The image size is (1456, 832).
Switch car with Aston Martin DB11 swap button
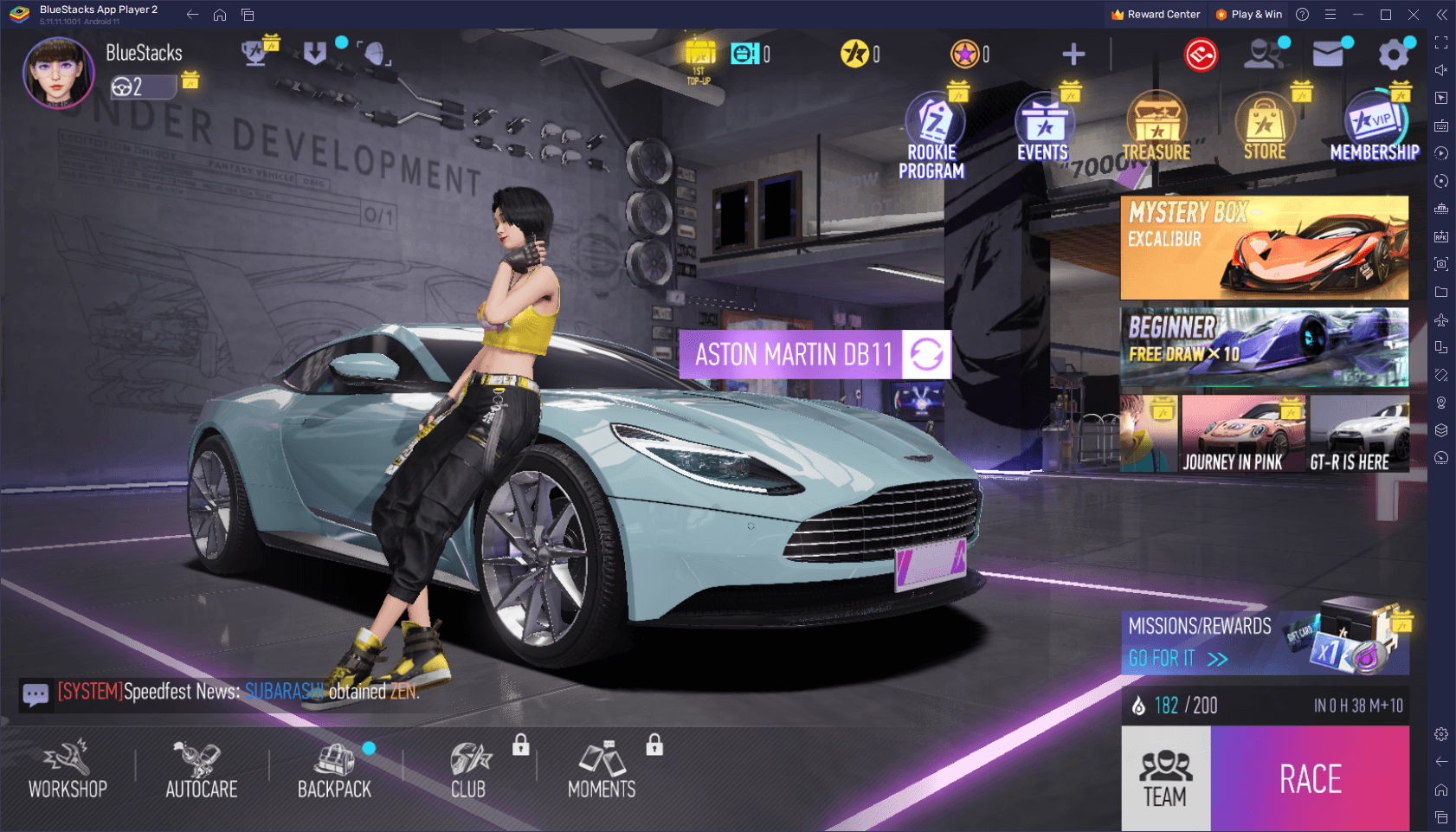(x=926, y=354)
